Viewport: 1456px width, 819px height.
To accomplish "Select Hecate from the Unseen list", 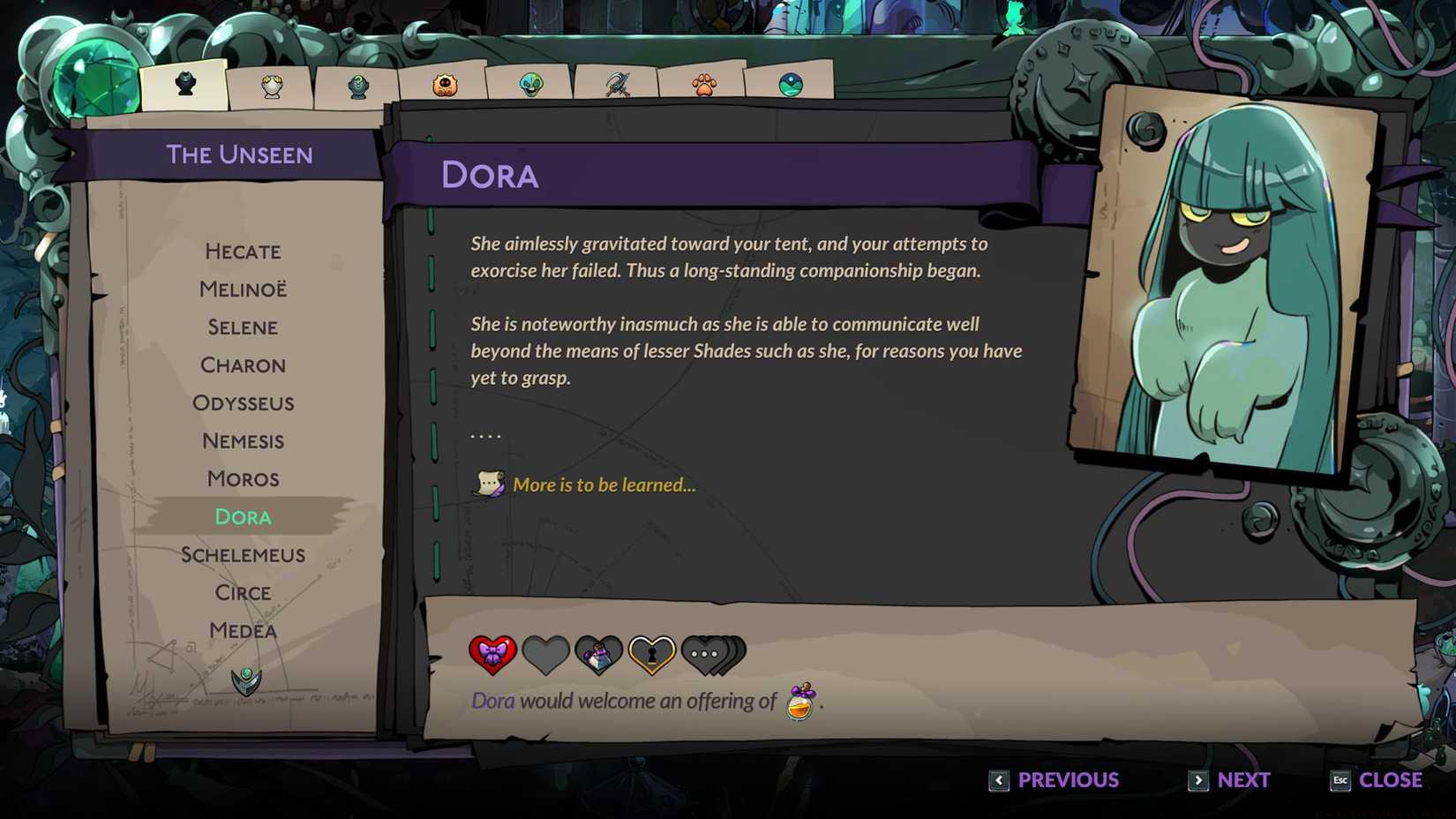I will click(243, 252).
